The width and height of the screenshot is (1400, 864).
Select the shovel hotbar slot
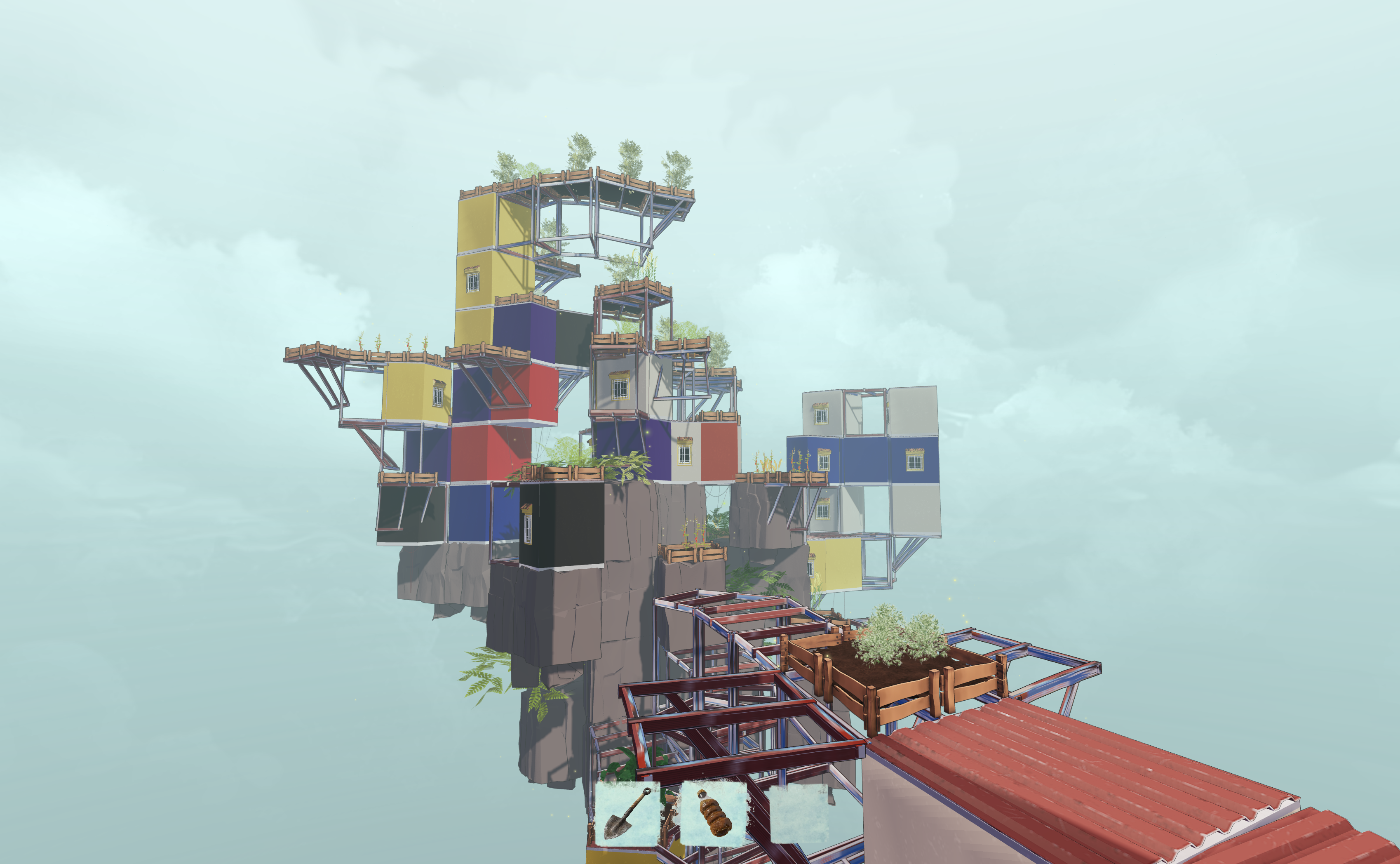pyautogui.click(x=627, y=813)
